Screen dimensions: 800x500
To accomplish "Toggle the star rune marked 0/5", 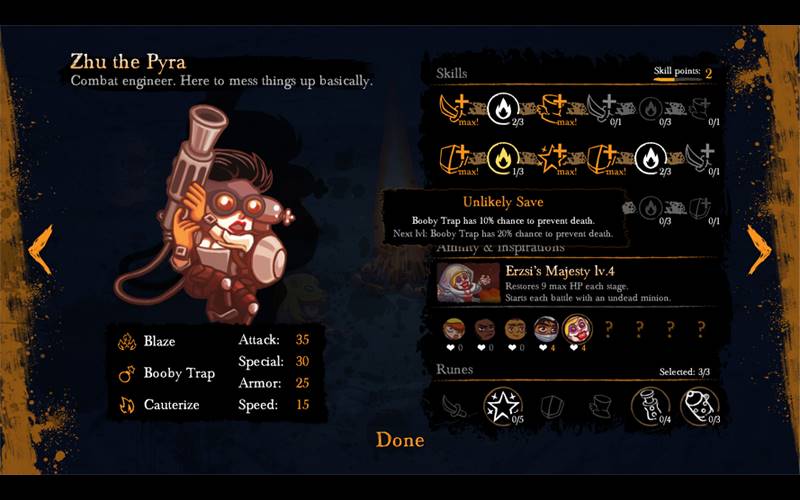I will click(x=502, y=405).
